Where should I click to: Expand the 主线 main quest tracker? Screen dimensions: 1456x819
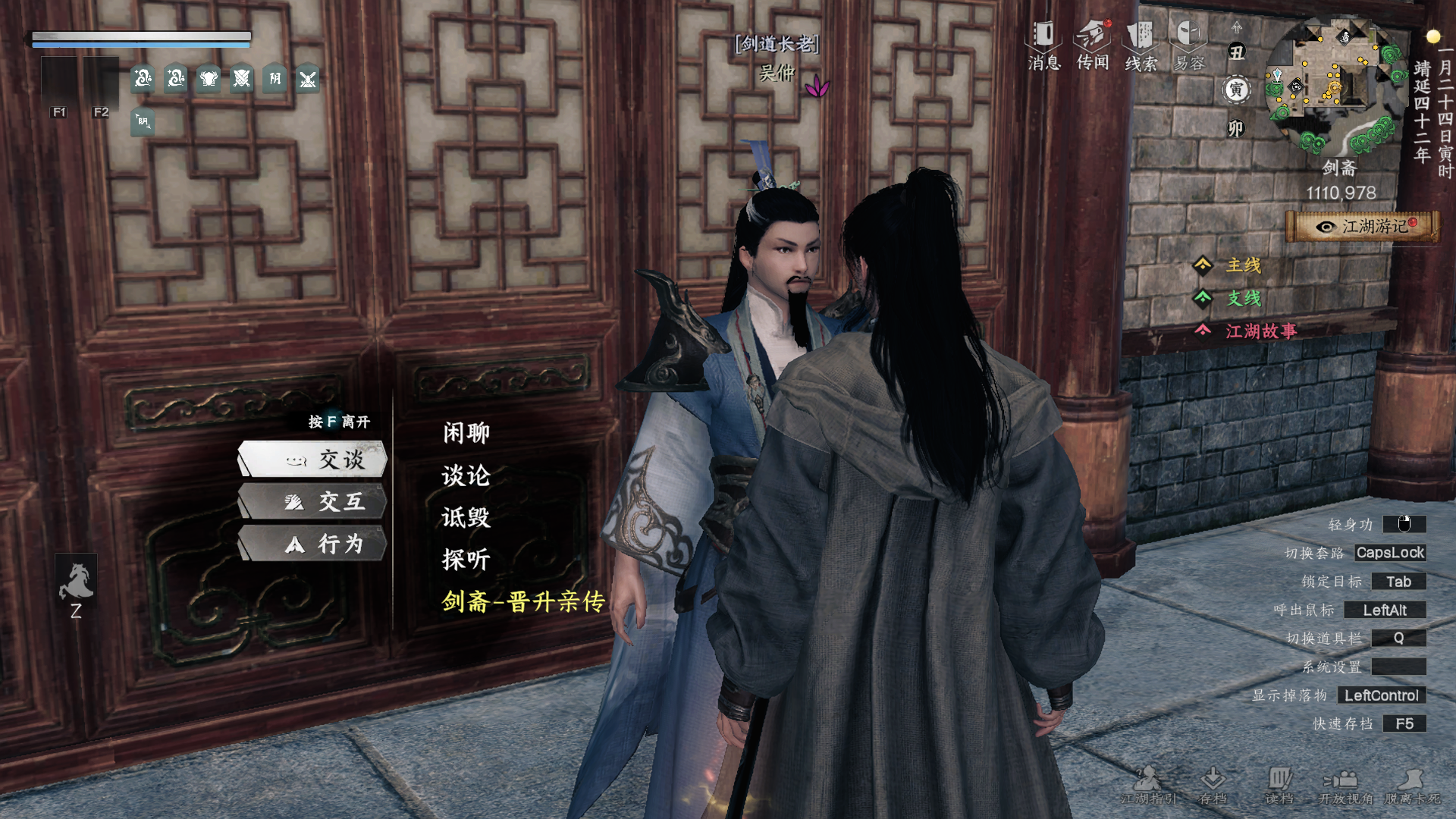[x=1243, y=265]
